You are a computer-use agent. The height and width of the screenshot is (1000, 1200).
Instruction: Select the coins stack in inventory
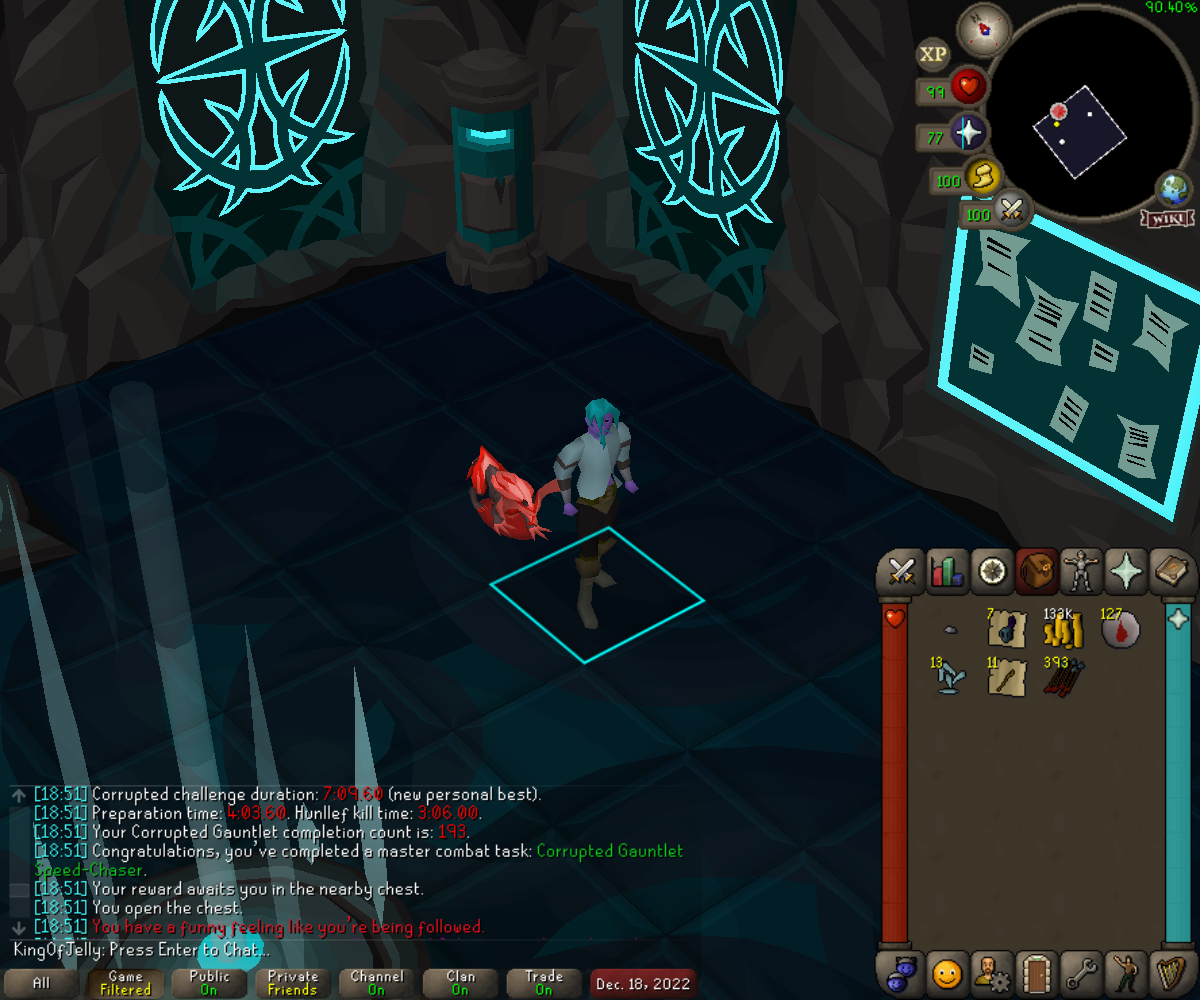tap(1063, 630)
